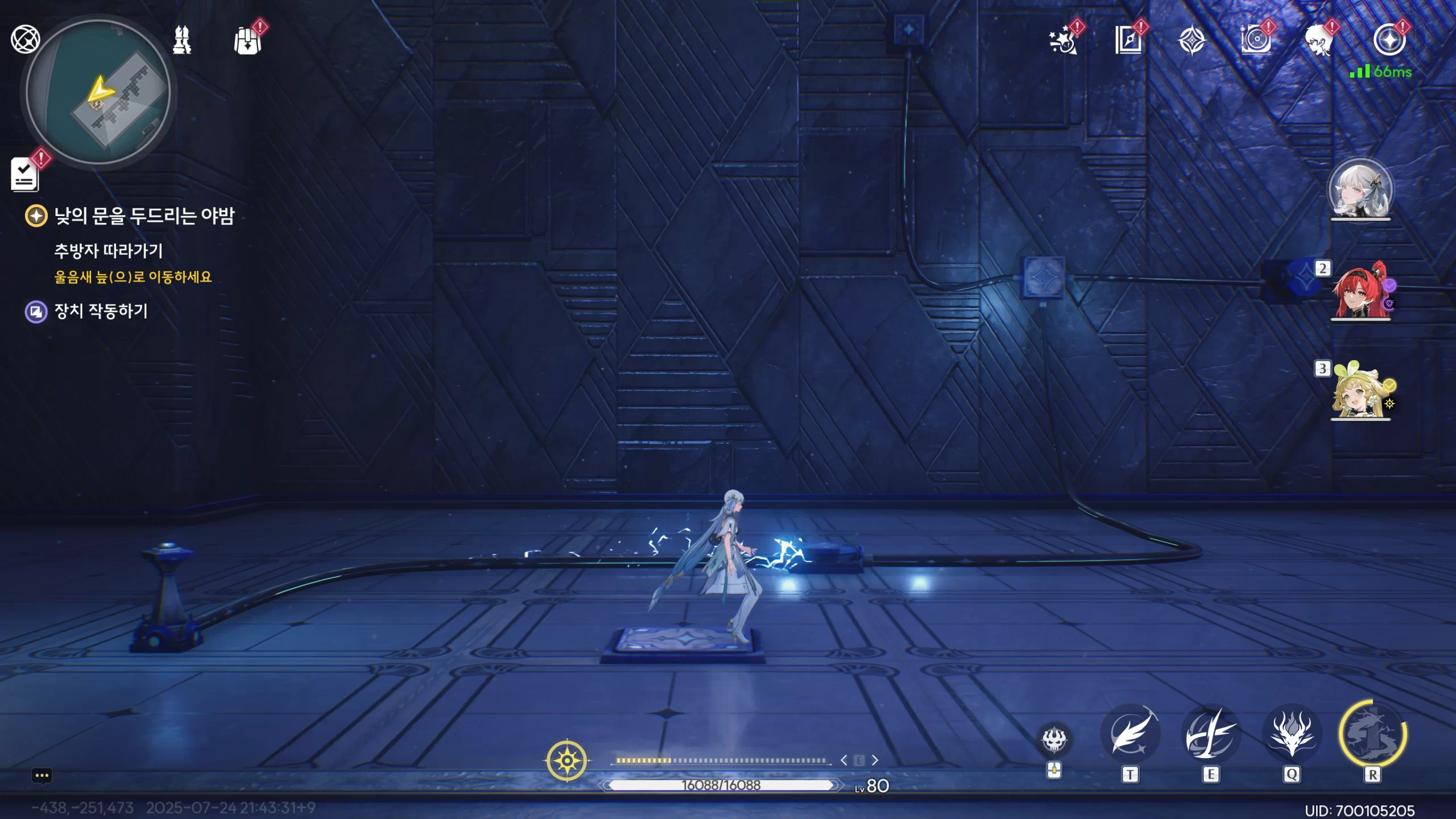Open the guidebook compass icon
The width and height of the screenshot is (1456, 819).
point(1128,40)
